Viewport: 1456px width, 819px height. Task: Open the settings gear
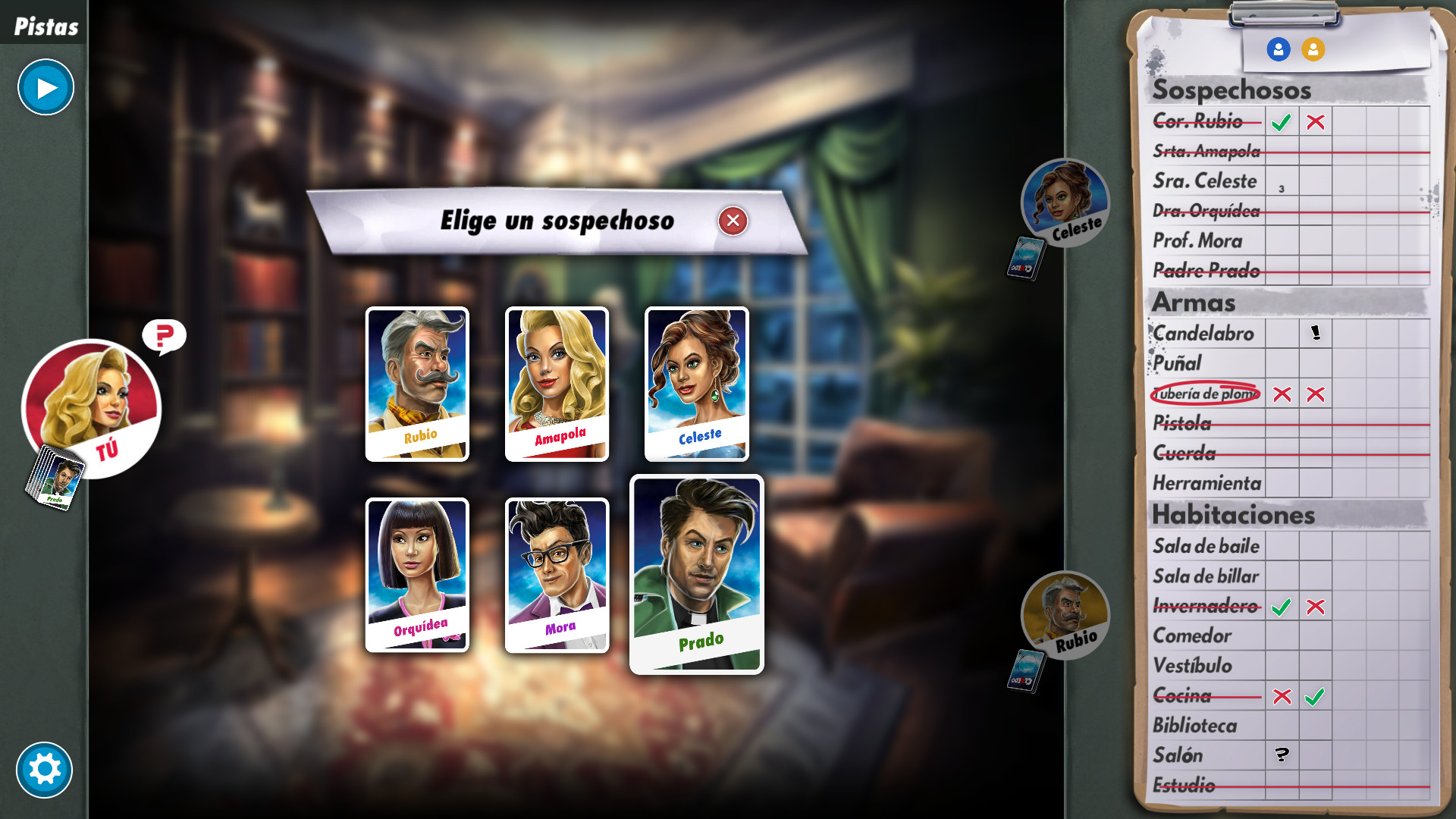[x=45, y=770]
